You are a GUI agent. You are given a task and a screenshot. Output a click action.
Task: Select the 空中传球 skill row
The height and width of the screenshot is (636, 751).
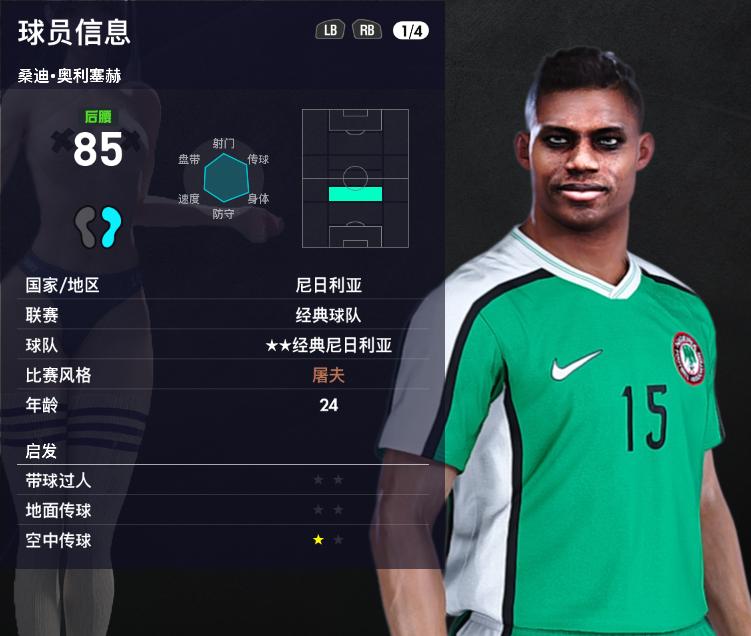[227, 540]
